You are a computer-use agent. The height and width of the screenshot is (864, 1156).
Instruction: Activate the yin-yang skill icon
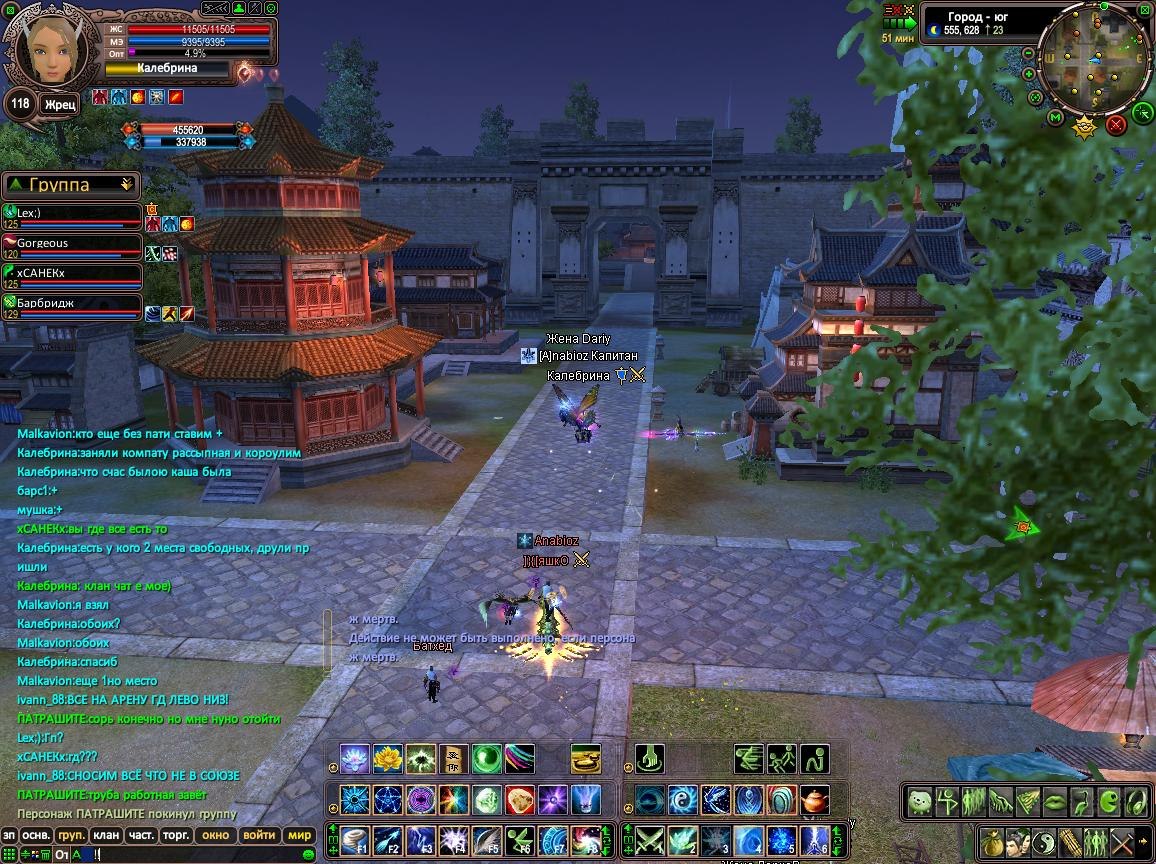tap(683, 800)
